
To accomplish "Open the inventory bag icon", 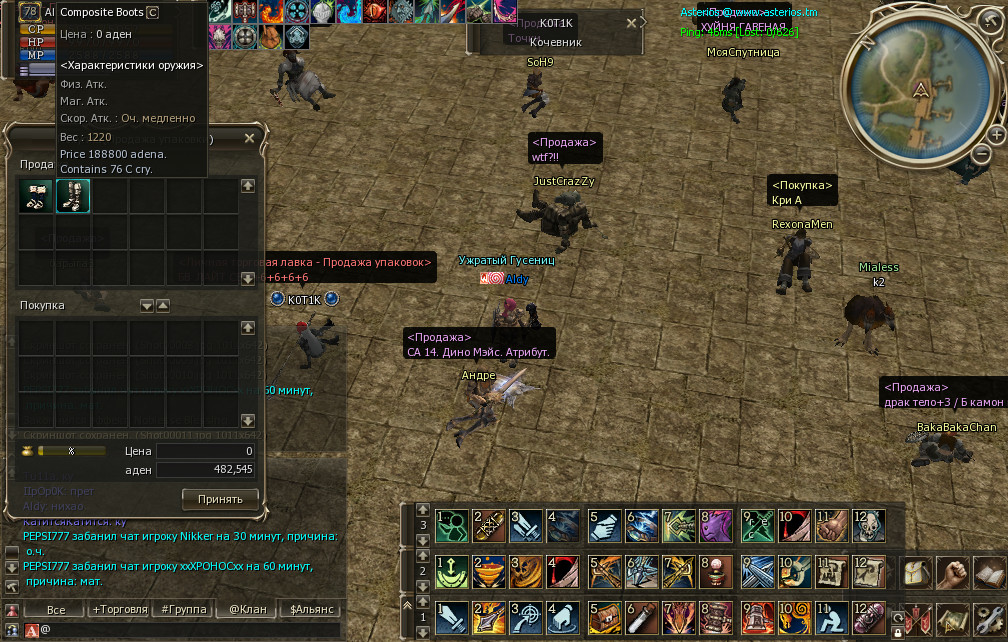I will (x=918, y=574).
